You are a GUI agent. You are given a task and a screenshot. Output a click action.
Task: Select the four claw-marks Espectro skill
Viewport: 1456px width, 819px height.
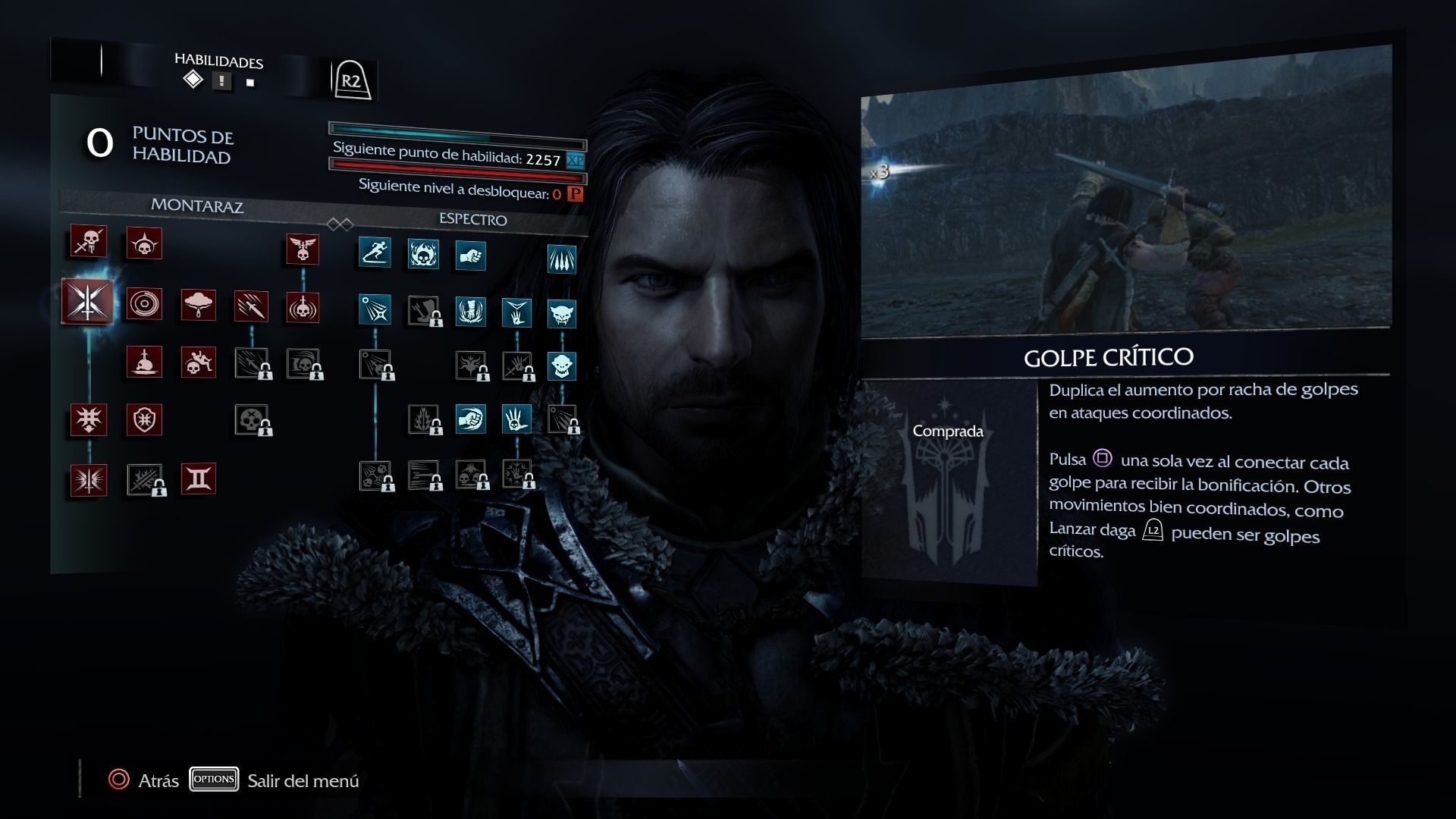click(562, 259)
